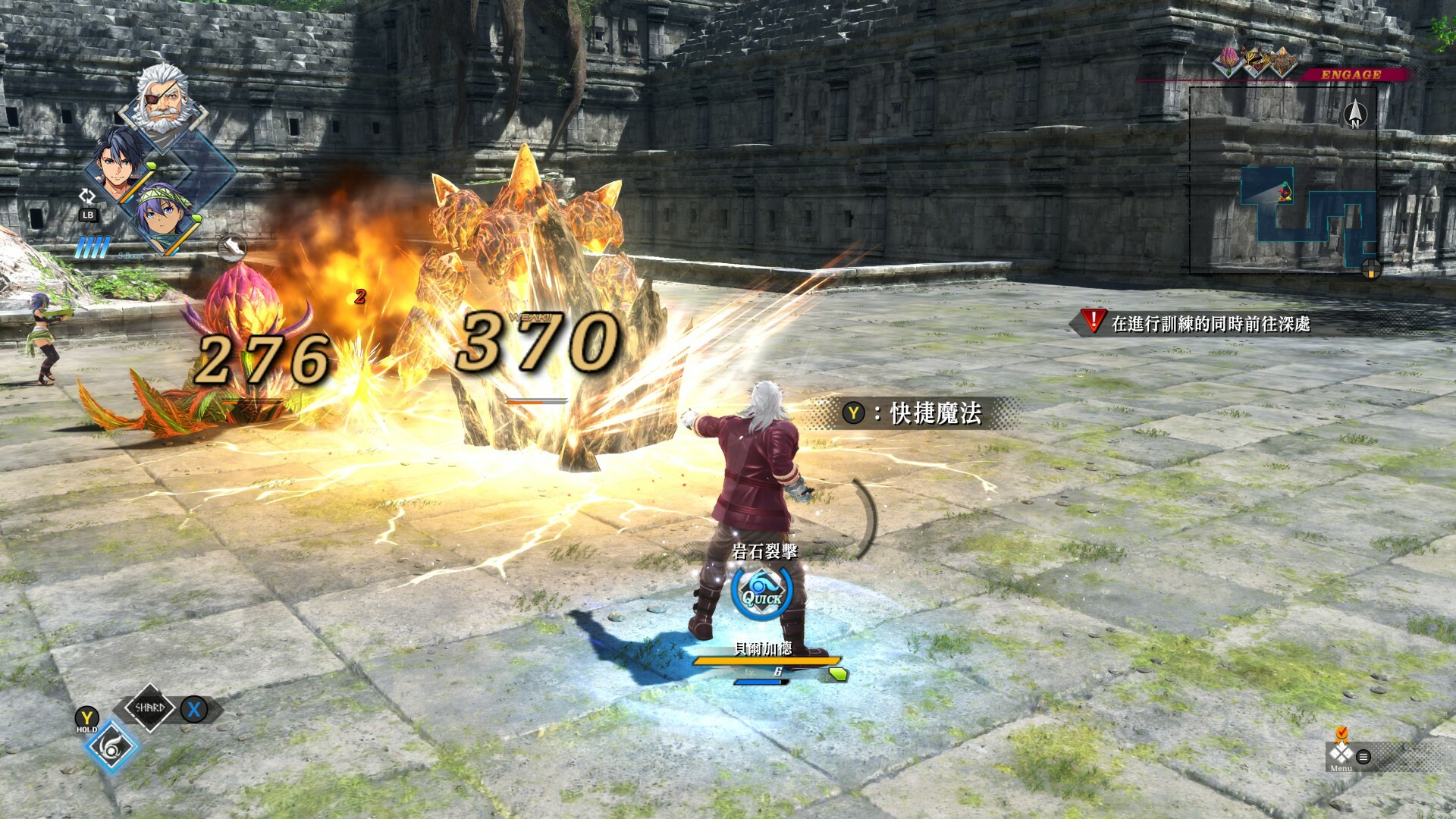
Task: Toggle the Y HOLD spell shortcut
Action: click(x=86, y=716)
